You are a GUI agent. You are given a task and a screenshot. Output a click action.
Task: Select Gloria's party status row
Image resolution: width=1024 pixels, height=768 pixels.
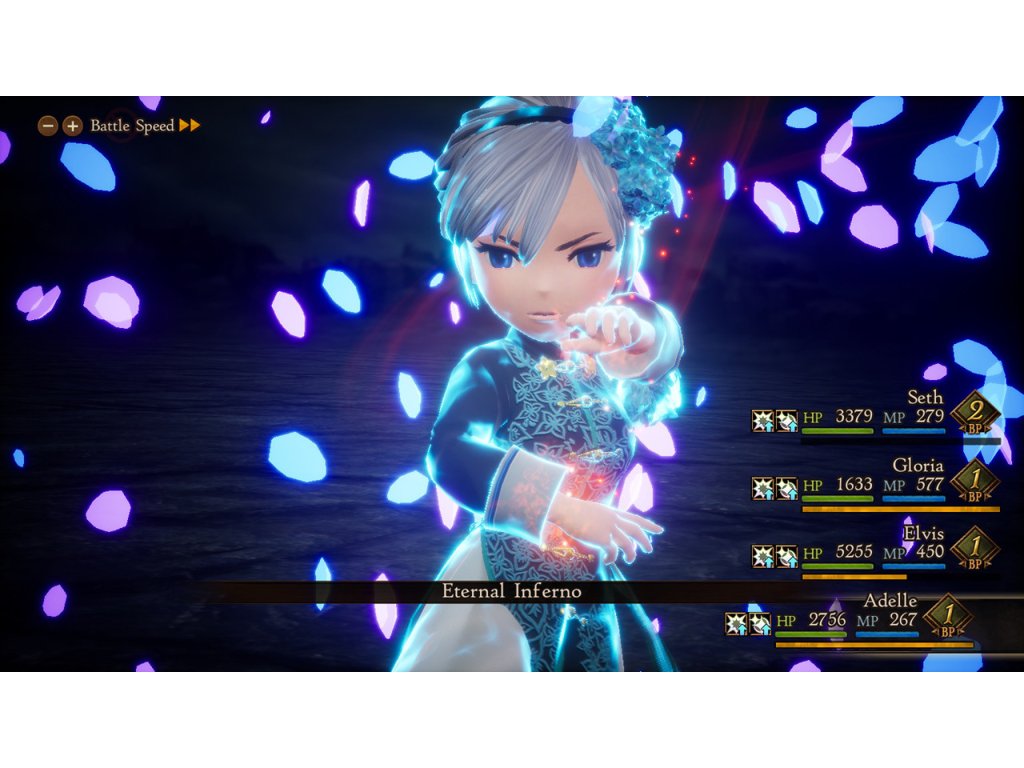click(x=875, y=484)
